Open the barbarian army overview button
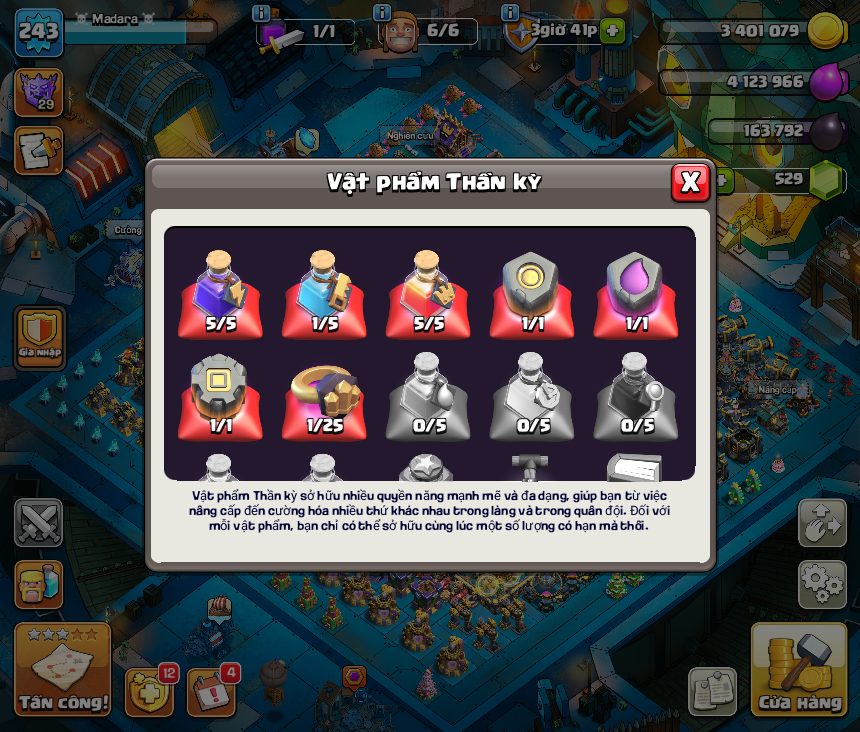 (x=39, y=585)
